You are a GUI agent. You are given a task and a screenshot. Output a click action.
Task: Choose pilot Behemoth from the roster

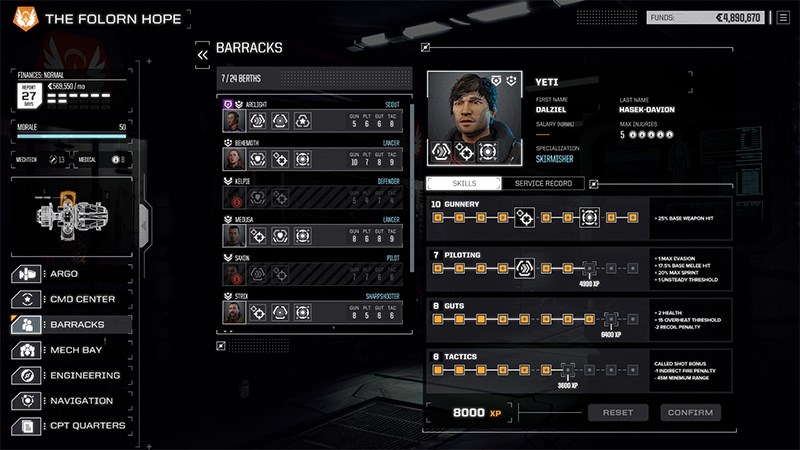click(313, 154)
